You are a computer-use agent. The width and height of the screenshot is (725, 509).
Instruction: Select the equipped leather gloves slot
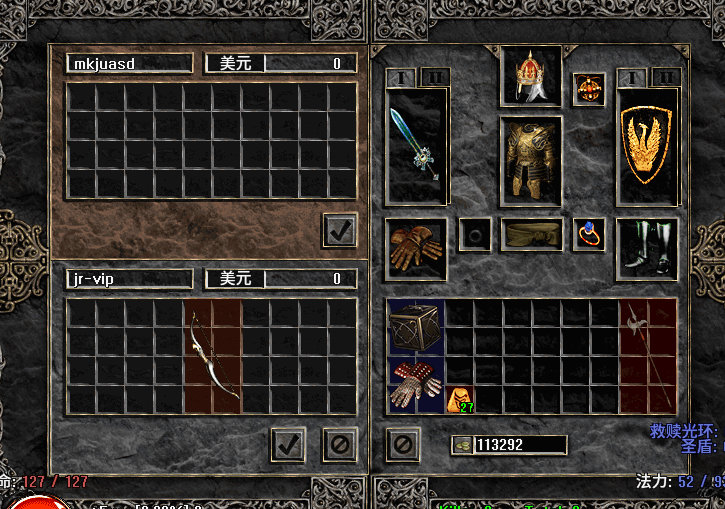(x=415, y=248)
